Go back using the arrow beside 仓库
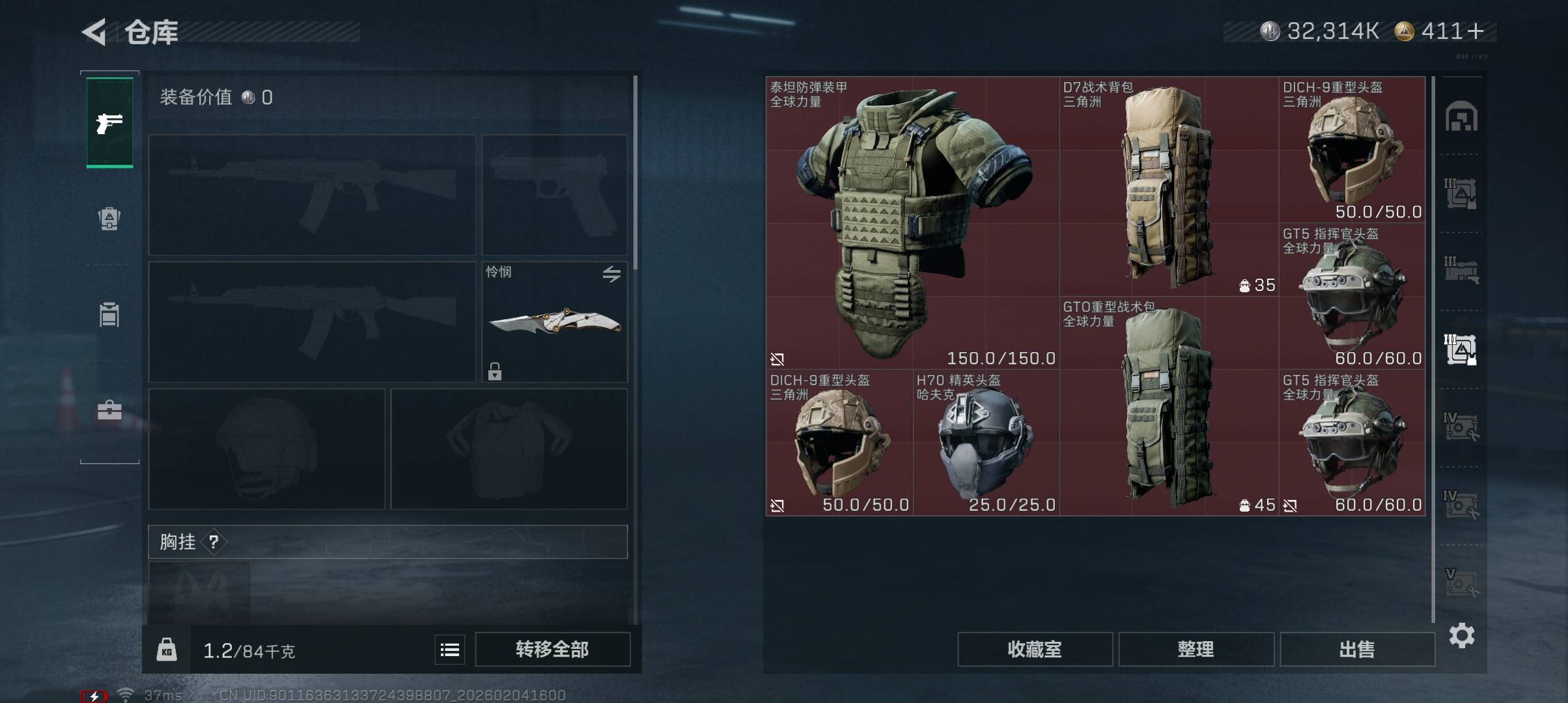This screenshot has height=703, width=1568. tap(95, 32)
